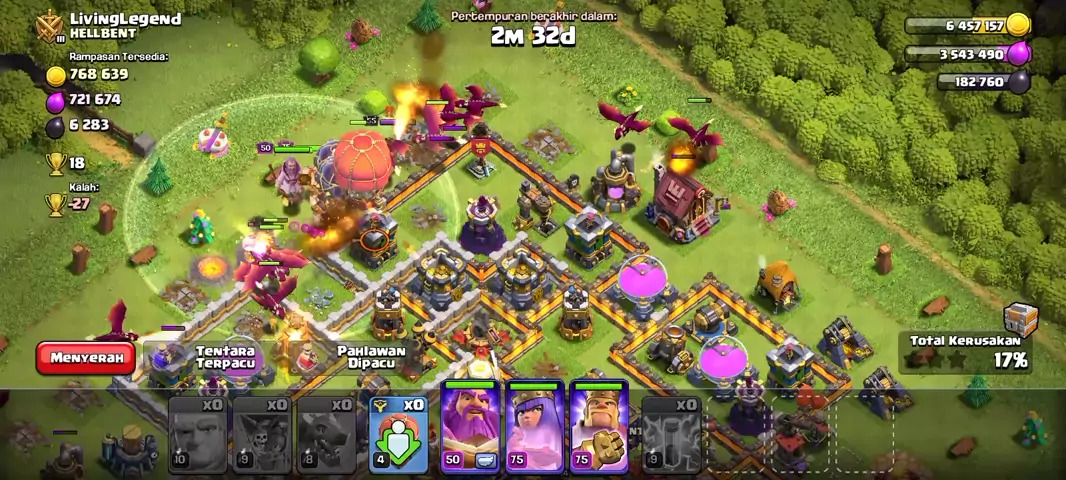This screenshot has height=480, width=1066.
Task: Tap the red Menyerah surrender button
Action: (x=86, y=357)
